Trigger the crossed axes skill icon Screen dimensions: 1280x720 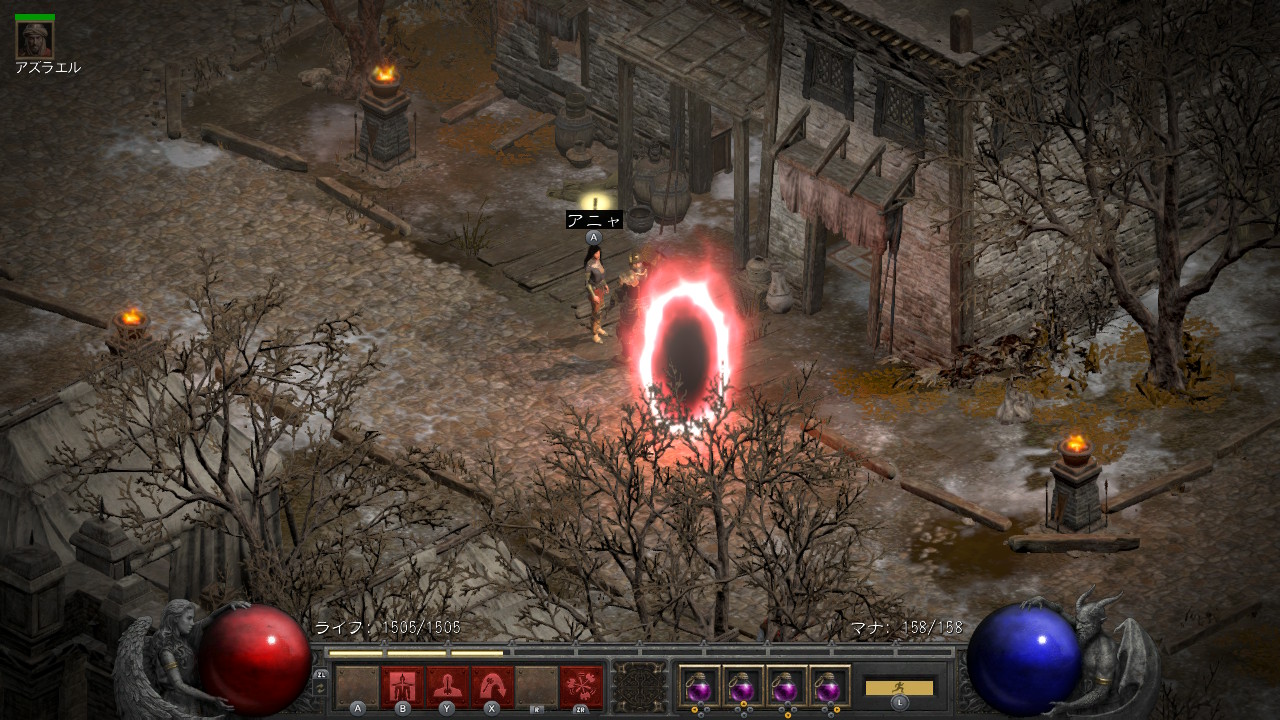(581, 686)
